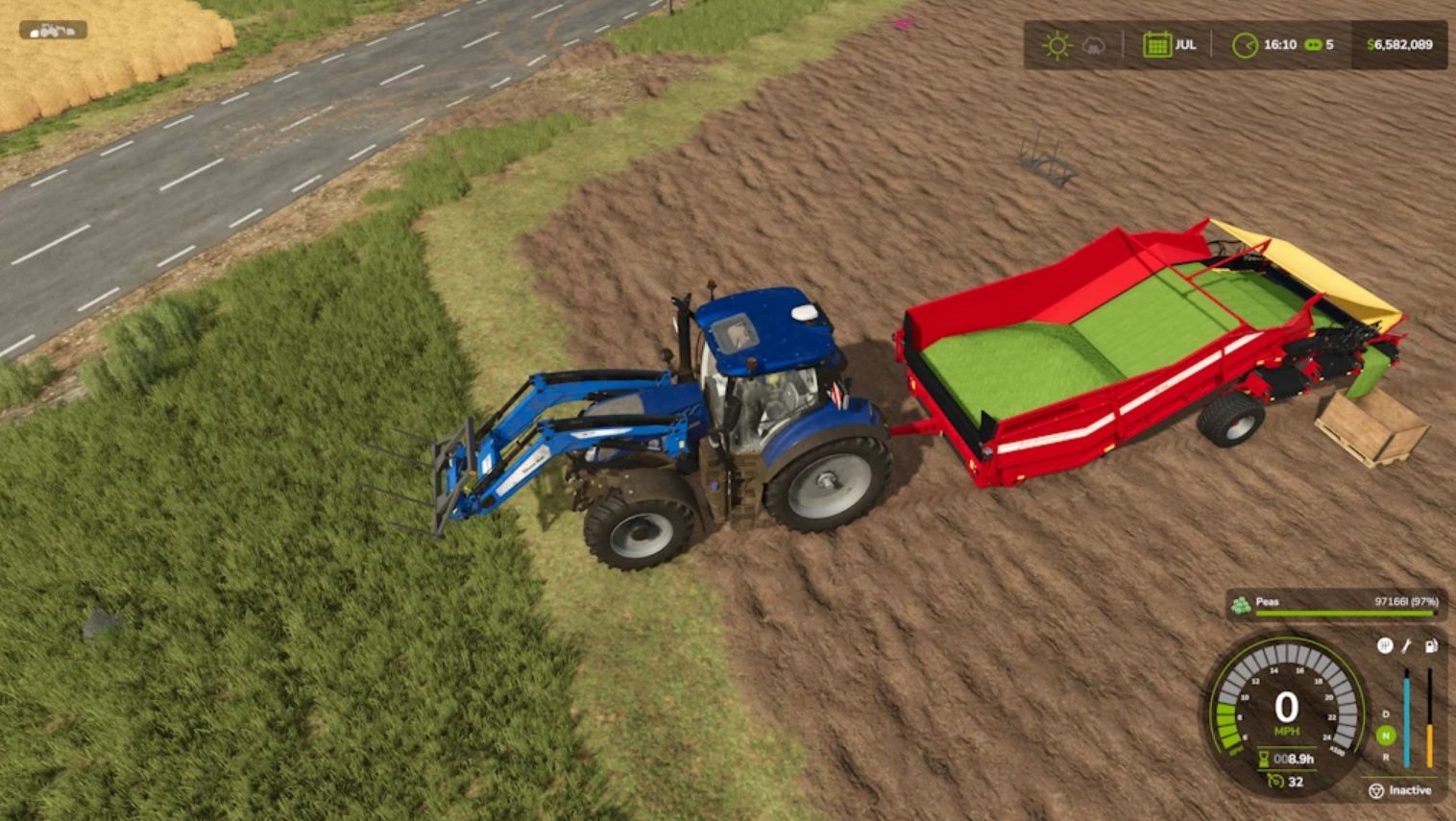Choose the D drive gear
The height and width of the screenshot is (821, 1456).
pos(1385,714)
